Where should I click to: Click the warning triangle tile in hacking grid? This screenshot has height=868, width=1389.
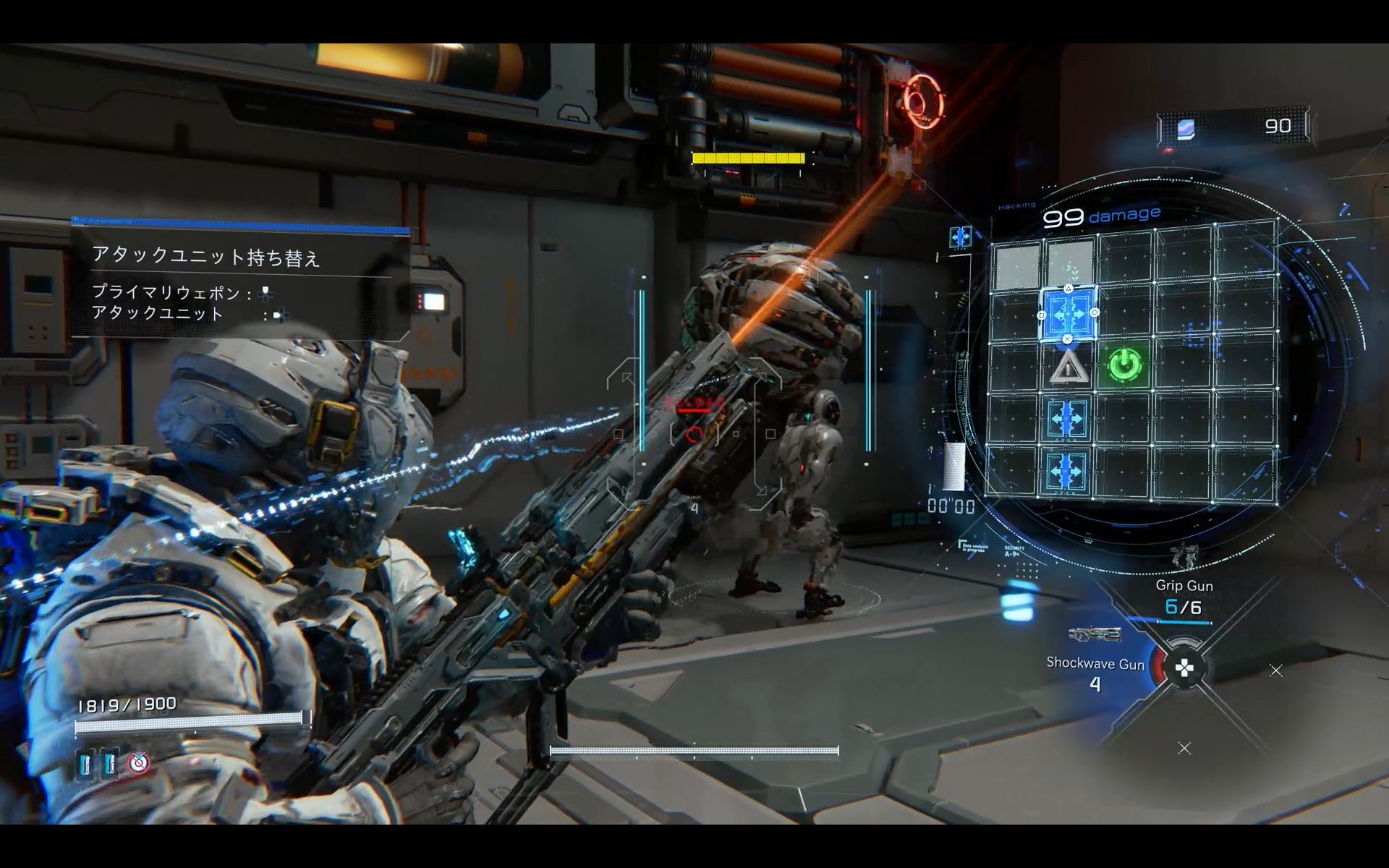pos(1068,367)
